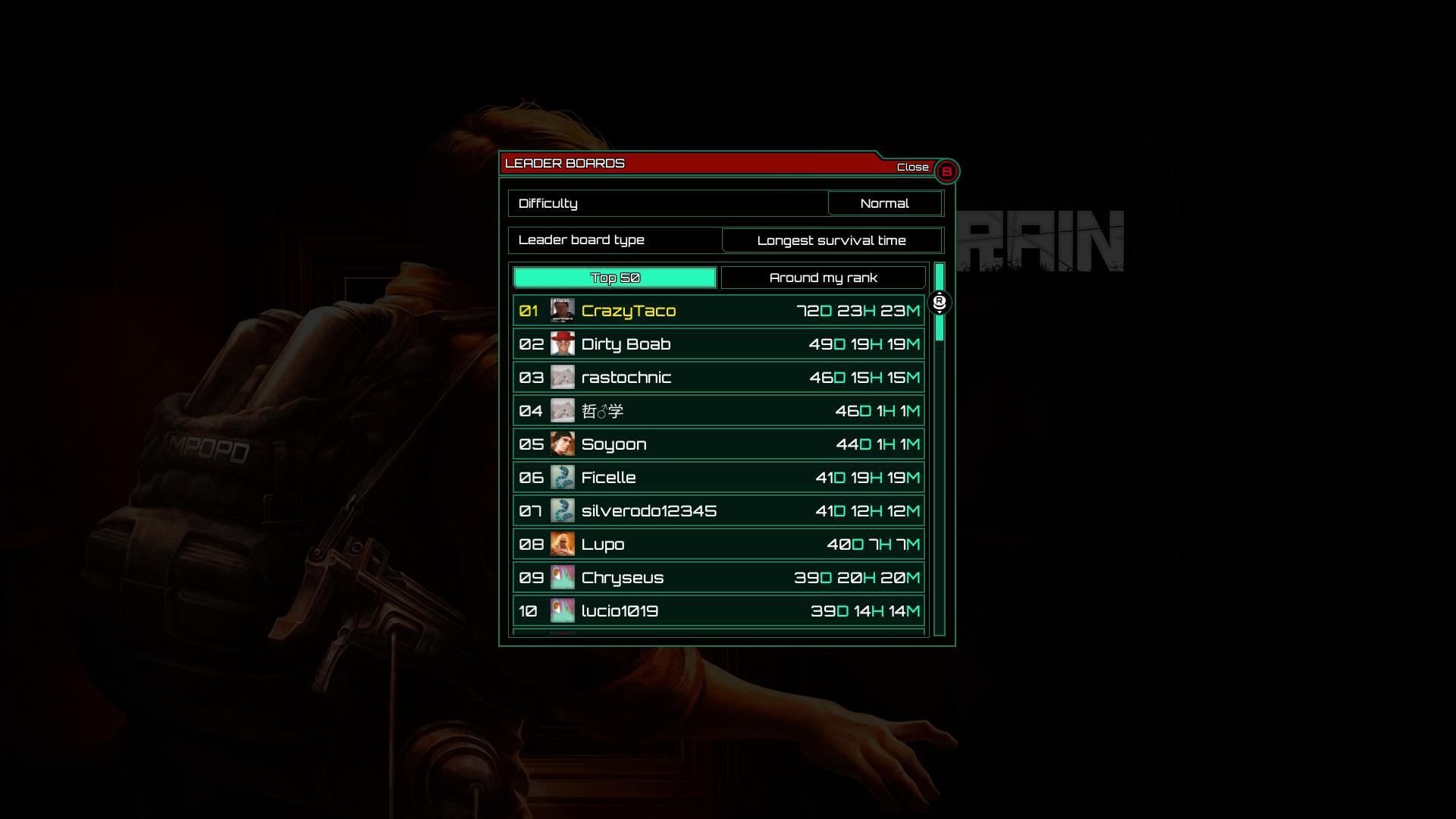
Task: Pick the Ficelle ranking row
Action: pyautogui.click(x=718, y=478)
